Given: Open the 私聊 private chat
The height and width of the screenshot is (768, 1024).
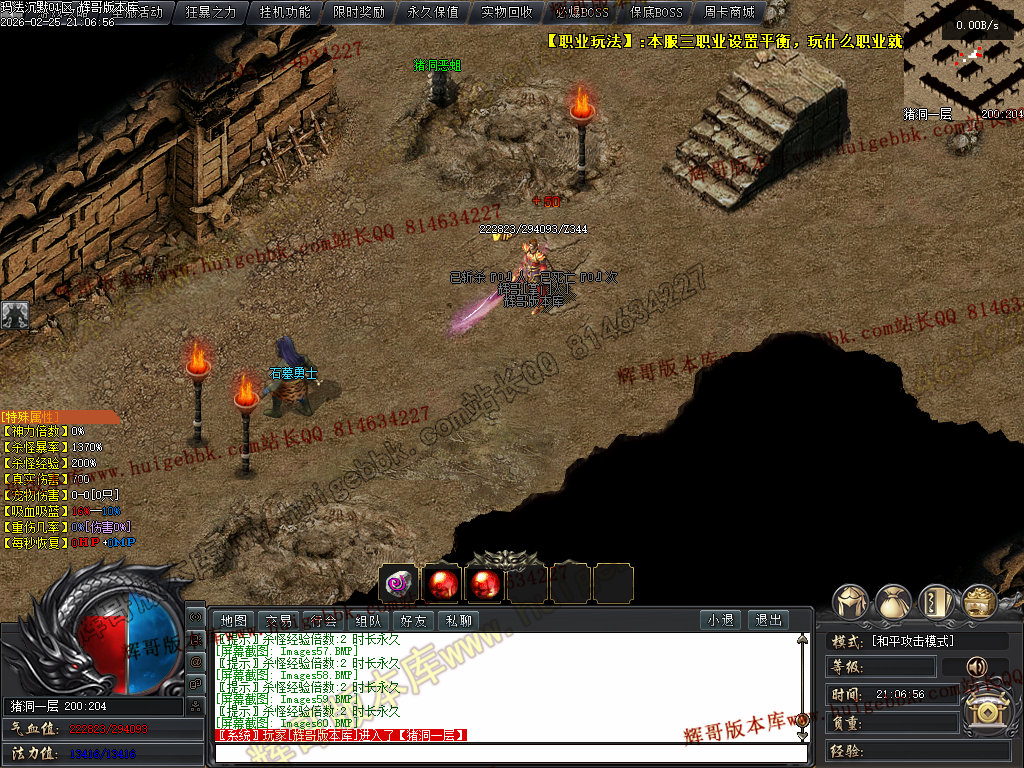Looking at the screenshot, I should [459, 621].
